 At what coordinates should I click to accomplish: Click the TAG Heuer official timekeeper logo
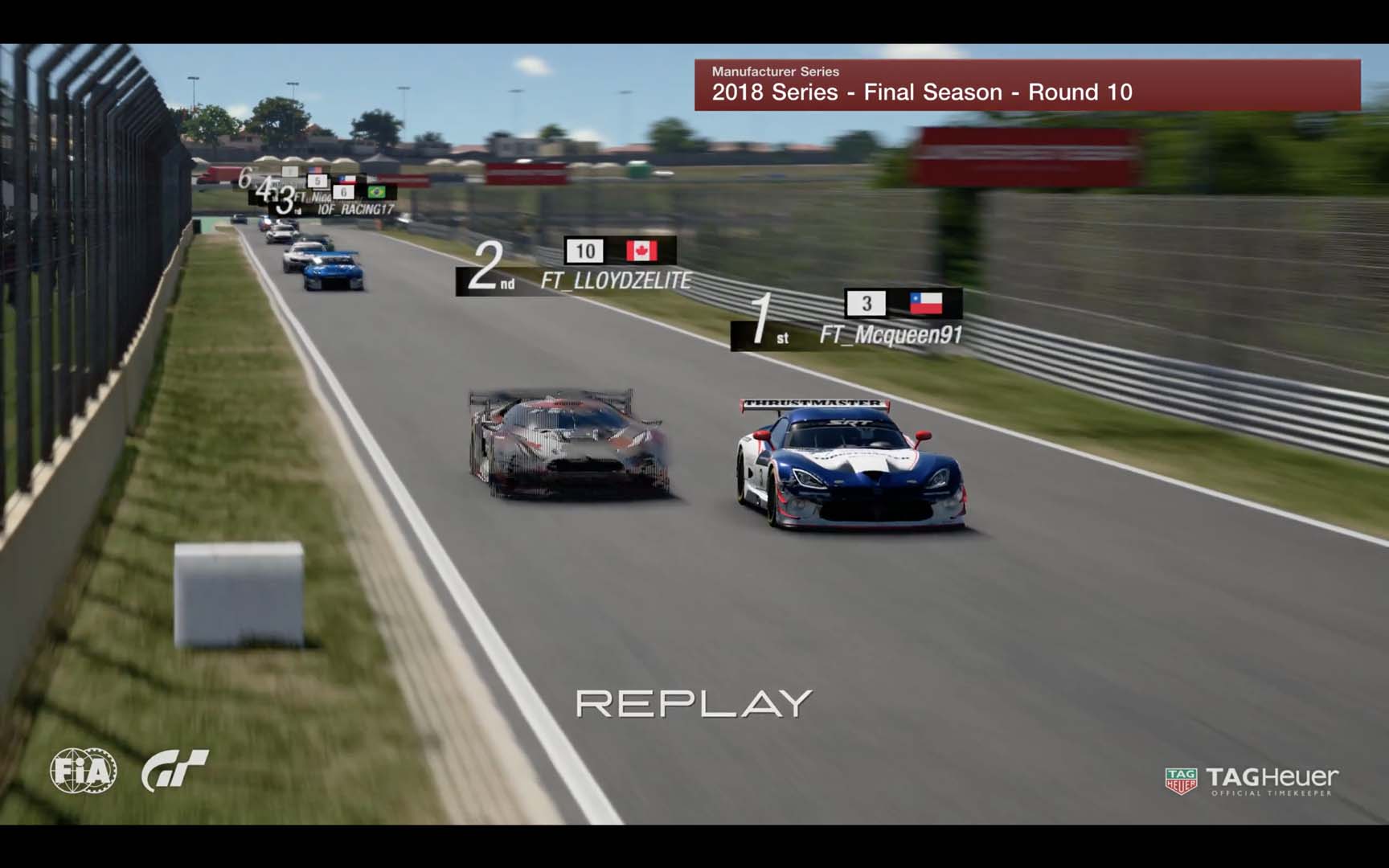pyautogui.click(x=1252, y=780)
